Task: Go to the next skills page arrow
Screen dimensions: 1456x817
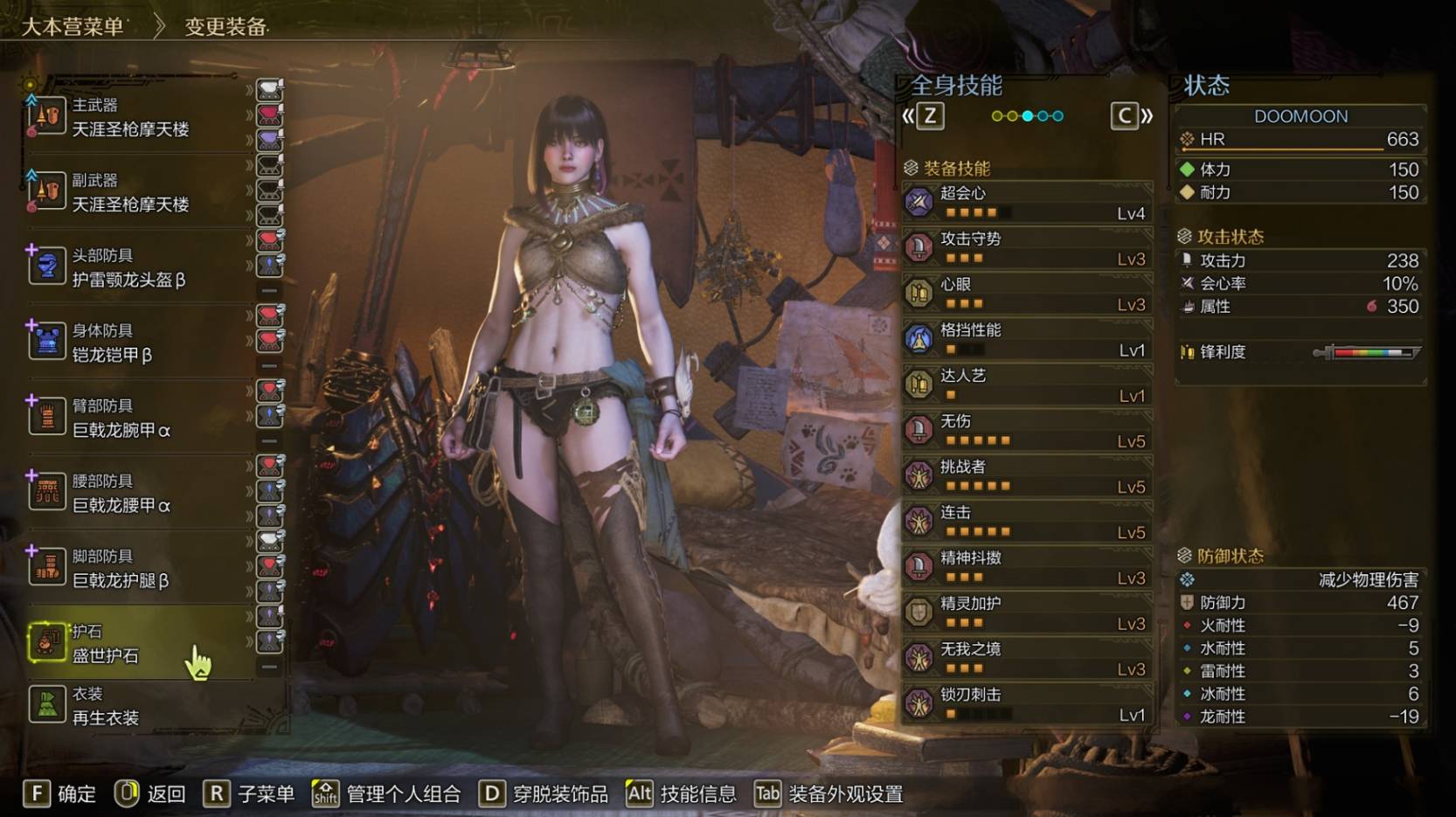Action: (x=1132, y=116)
